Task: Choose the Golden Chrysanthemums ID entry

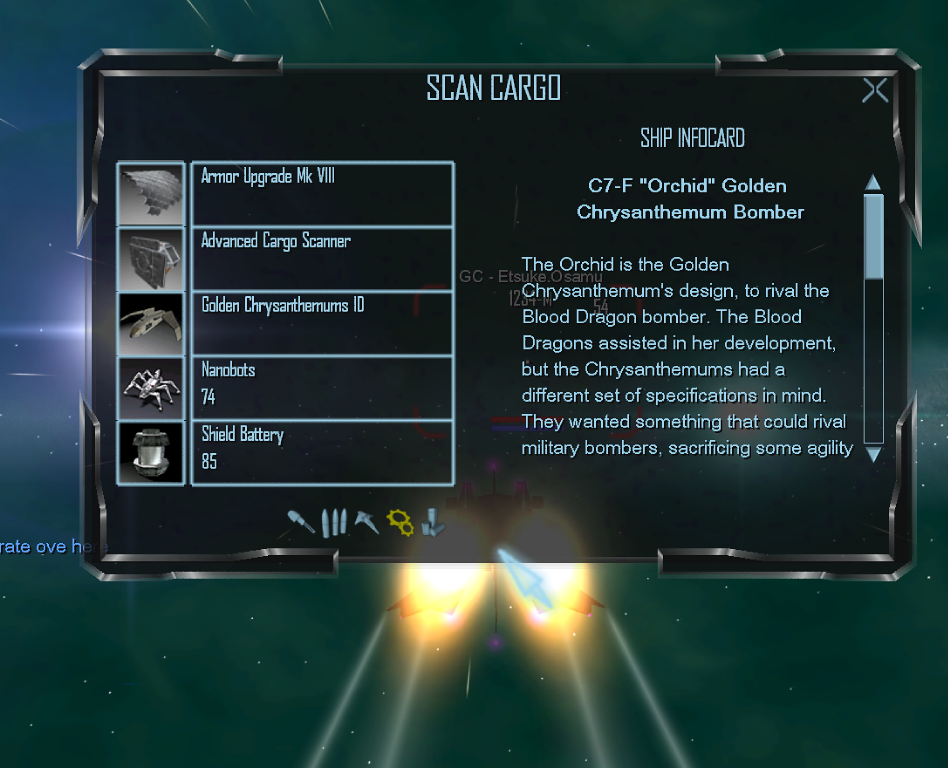Action: coord(322,323)
